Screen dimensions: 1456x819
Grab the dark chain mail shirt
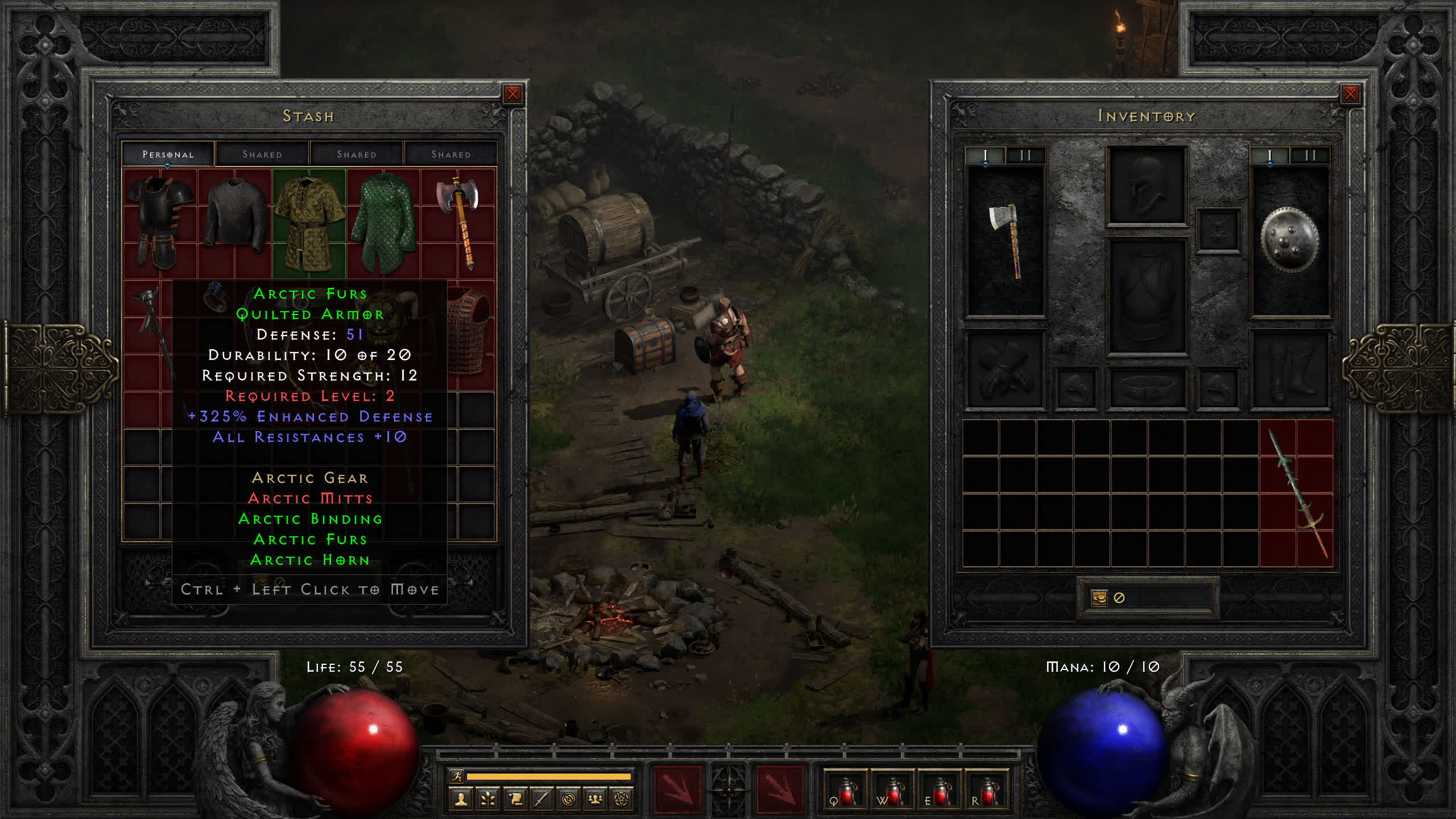click(235, 213)
